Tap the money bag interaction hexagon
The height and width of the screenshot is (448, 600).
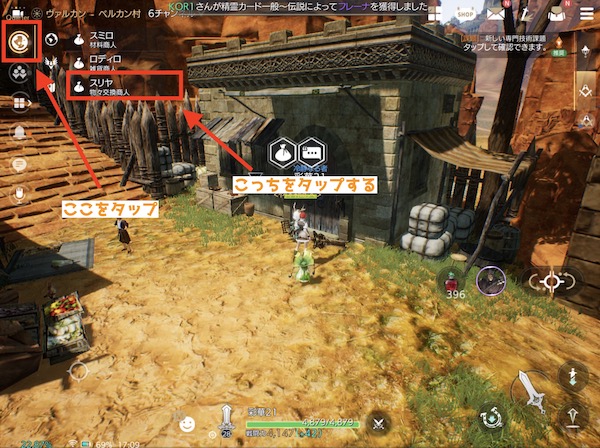point(284,153)
